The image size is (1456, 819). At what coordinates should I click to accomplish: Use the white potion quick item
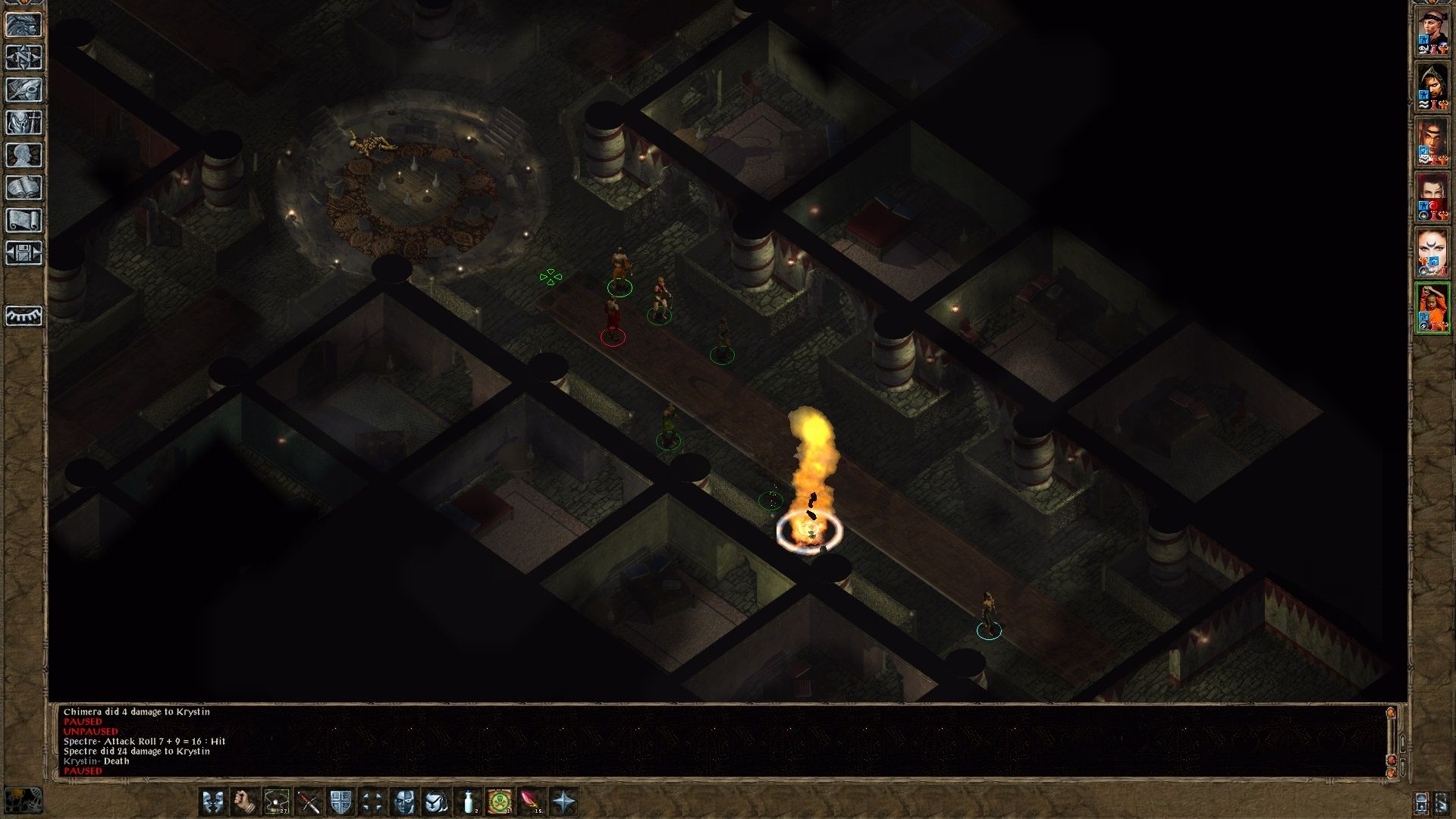pos(469,802)
